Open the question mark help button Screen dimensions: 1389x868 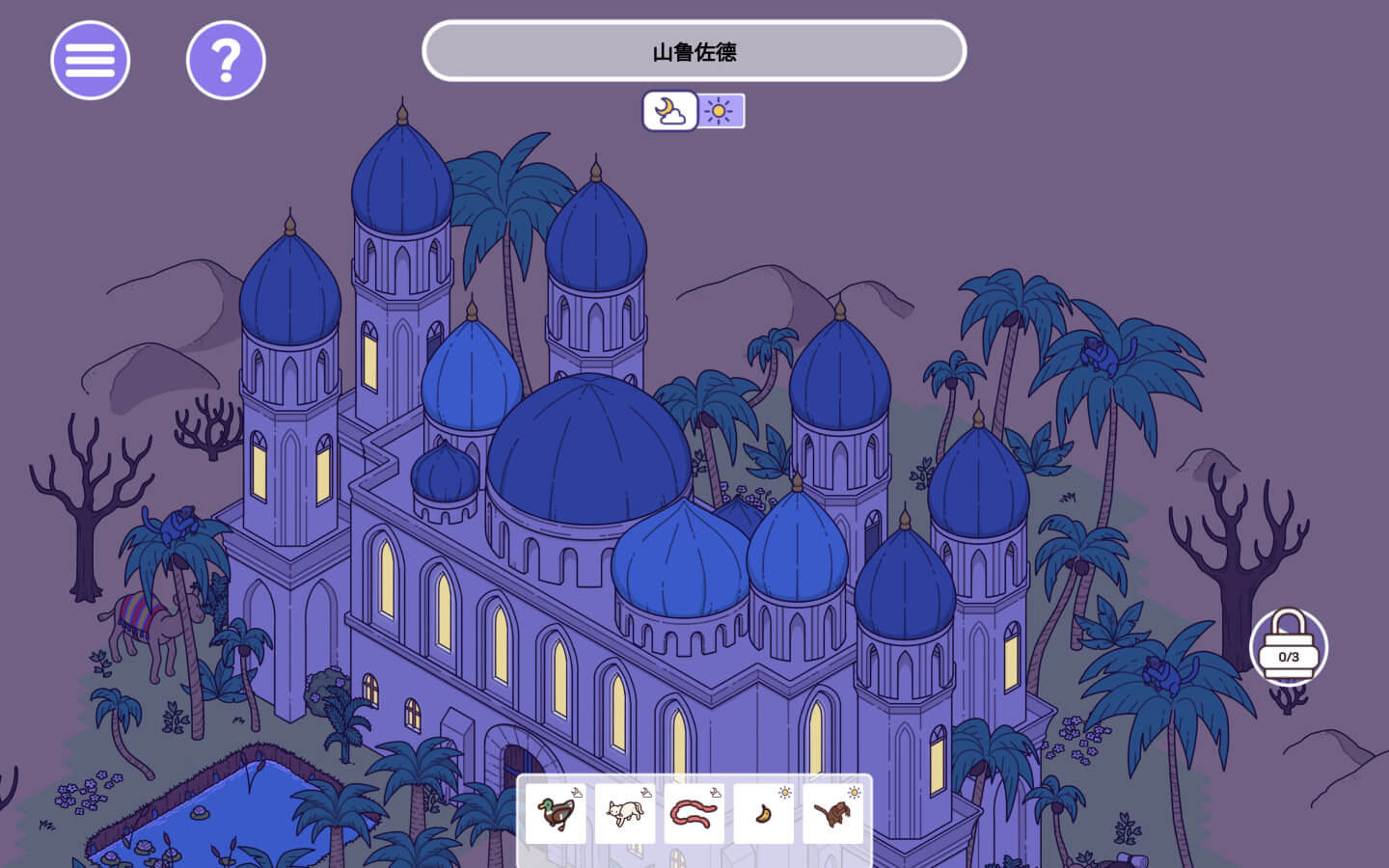tap(226, 60)
